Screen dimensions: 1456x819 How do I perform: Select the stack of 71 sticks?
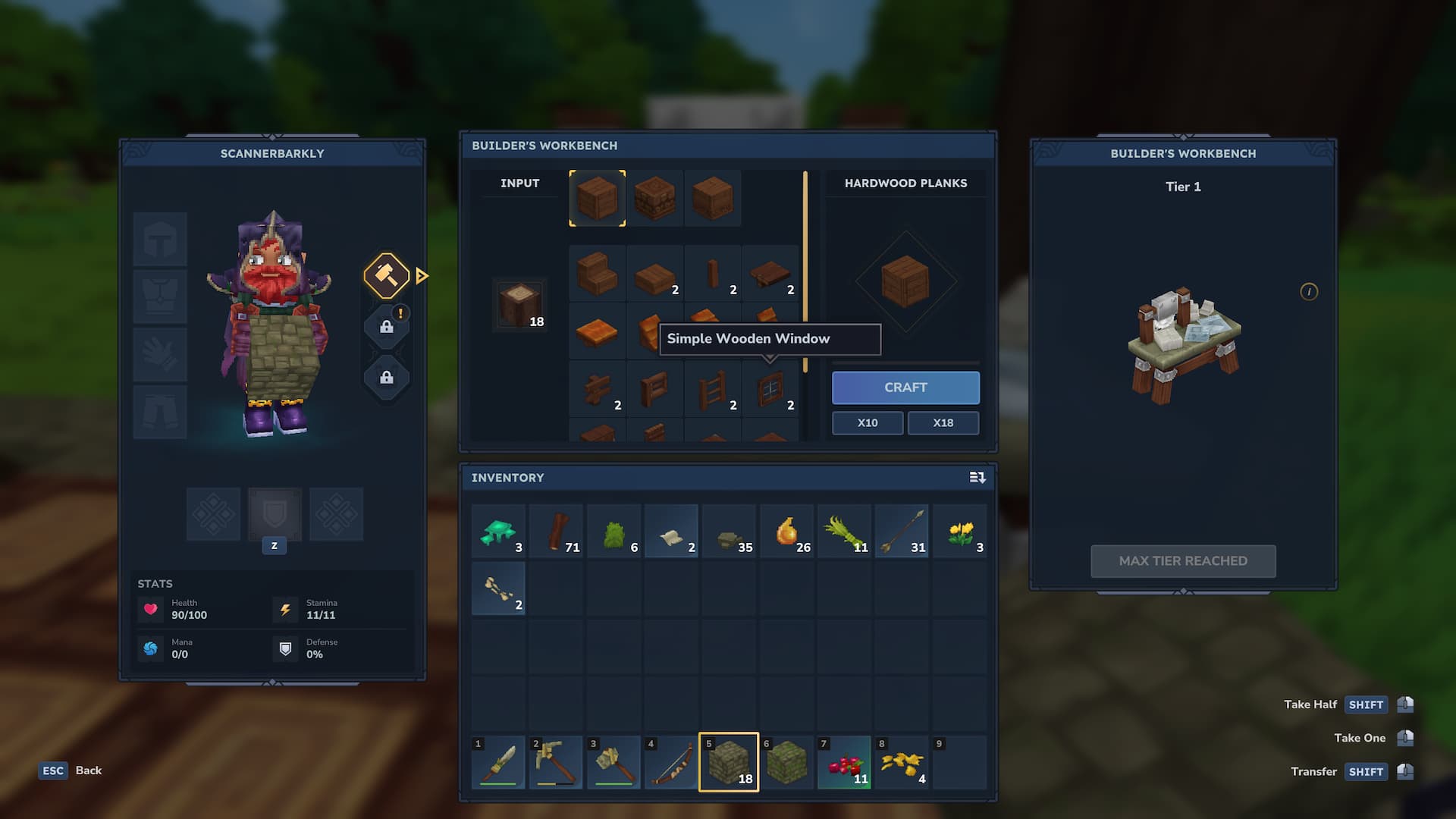click(x=557, y=532)
